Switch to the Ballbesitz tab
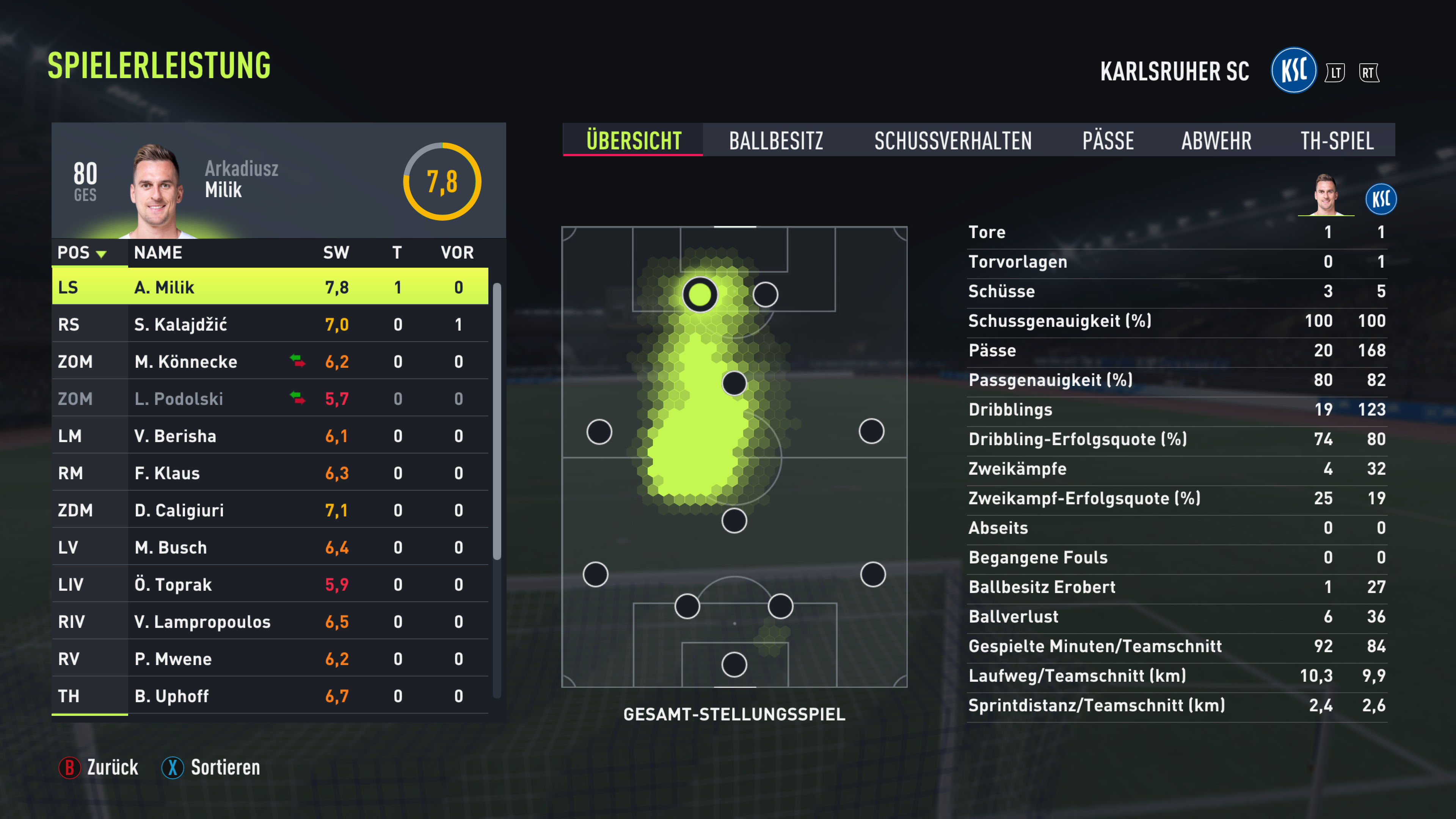The image size is (1456, 819). (x=775, y=141)
